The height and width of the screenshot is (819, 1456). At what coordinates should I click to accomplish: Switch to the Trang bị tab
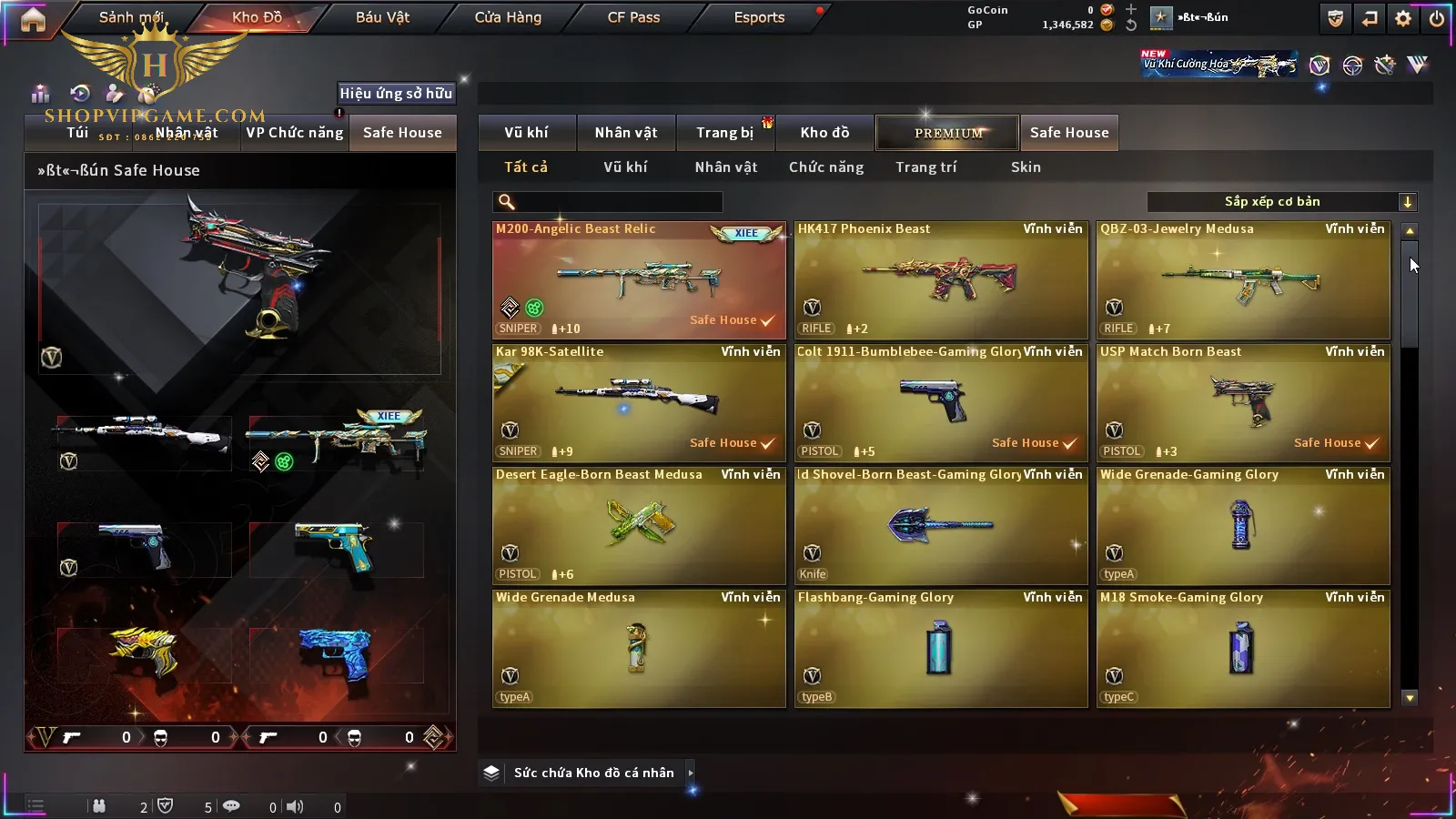click(724, 133)
